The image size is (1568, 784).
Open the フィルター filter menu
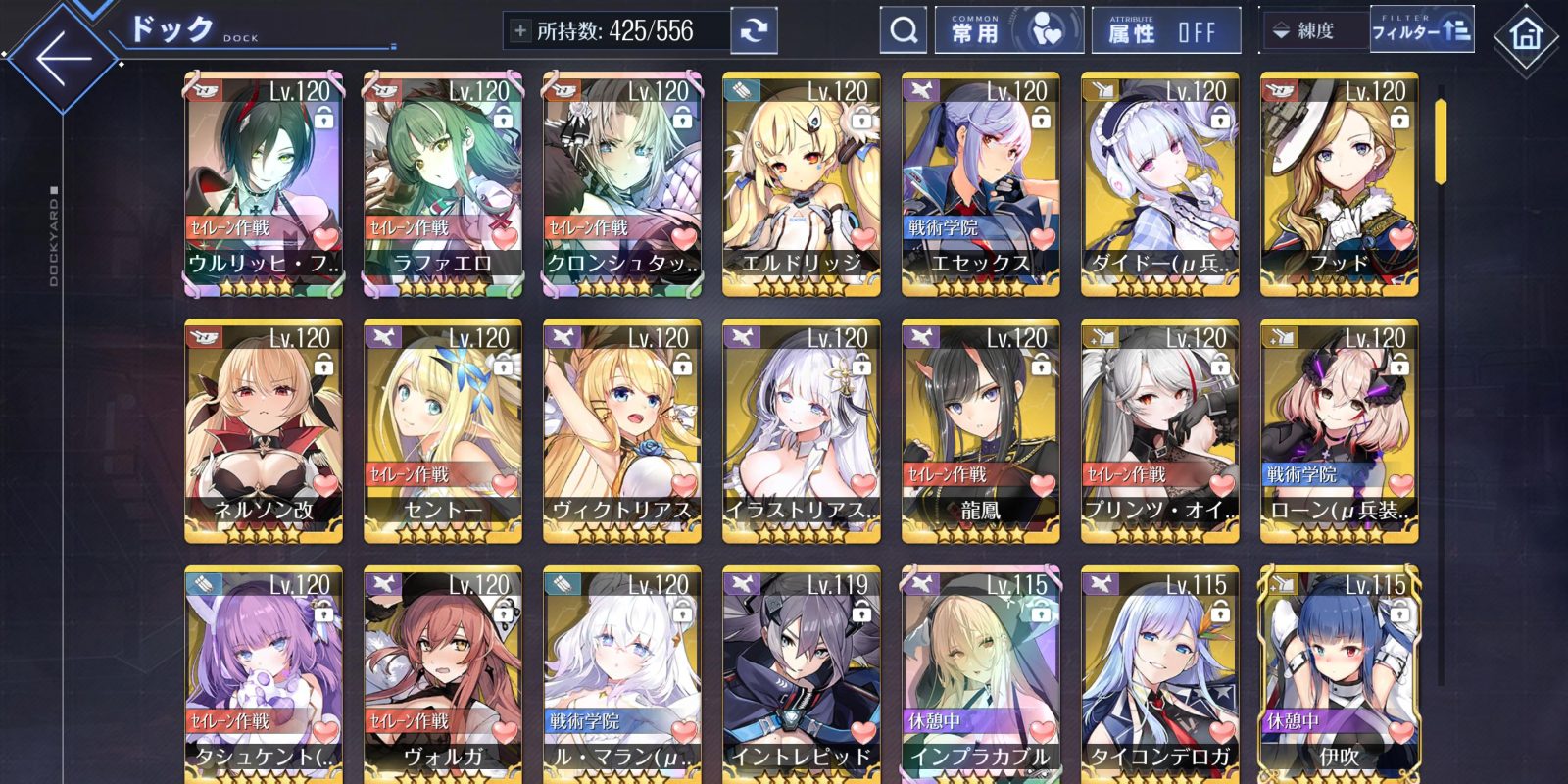coord(1420,31)
